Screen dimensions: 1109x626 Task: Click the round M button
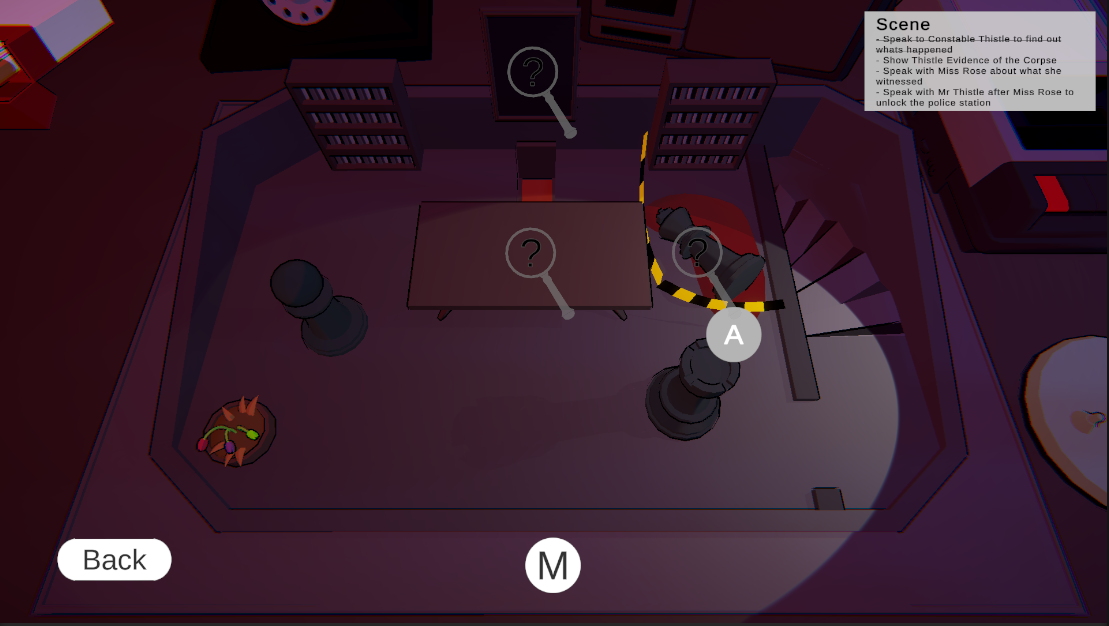point(553,565)
